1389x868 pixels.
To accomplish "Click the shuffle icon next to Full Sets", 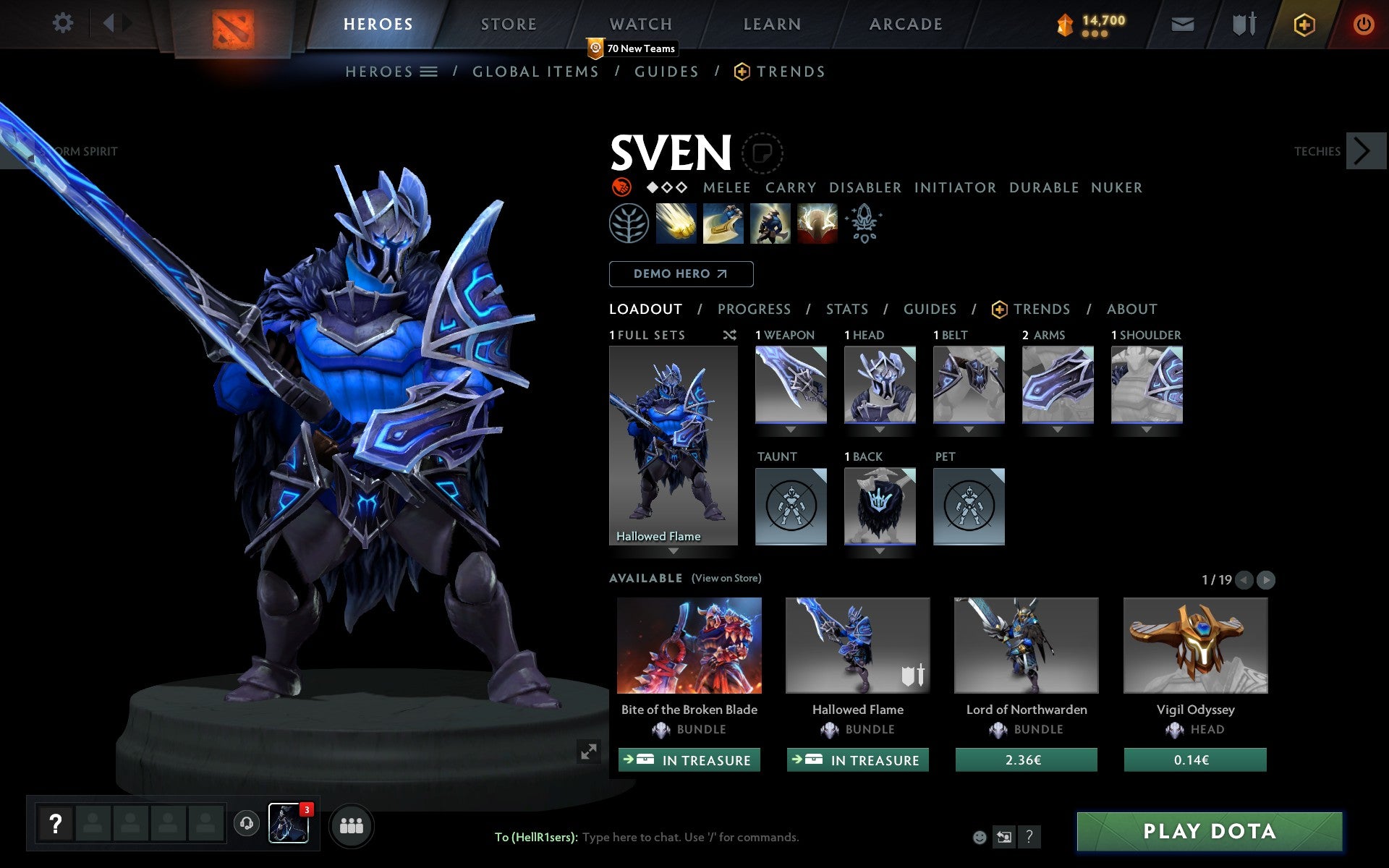I will 729,335.
